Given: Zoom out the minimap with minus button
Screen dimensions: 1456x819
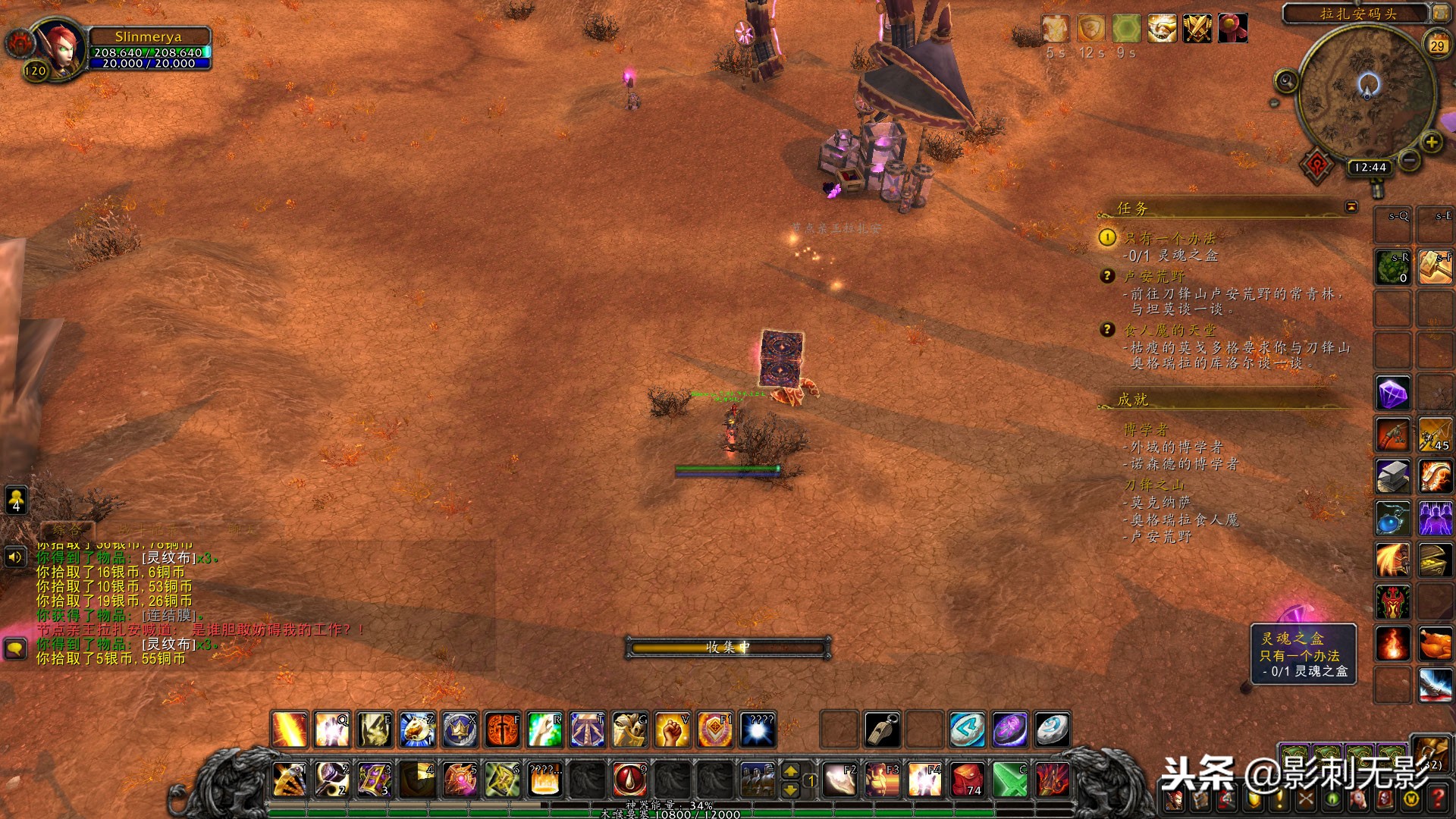Looking at the screenshot, I should tap(1410, 159).
